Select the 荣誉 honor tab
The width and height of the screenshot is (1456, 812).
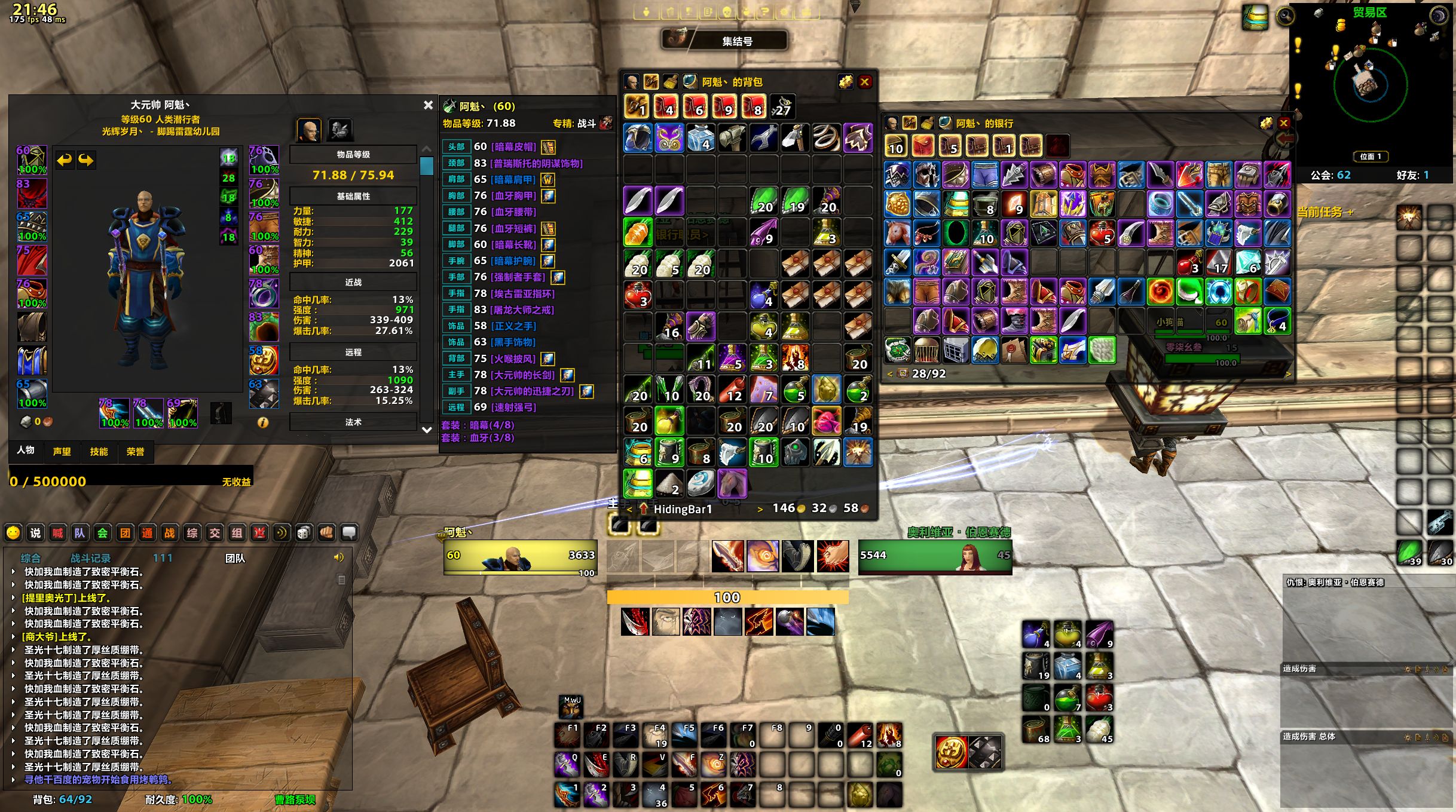(136, 452)
